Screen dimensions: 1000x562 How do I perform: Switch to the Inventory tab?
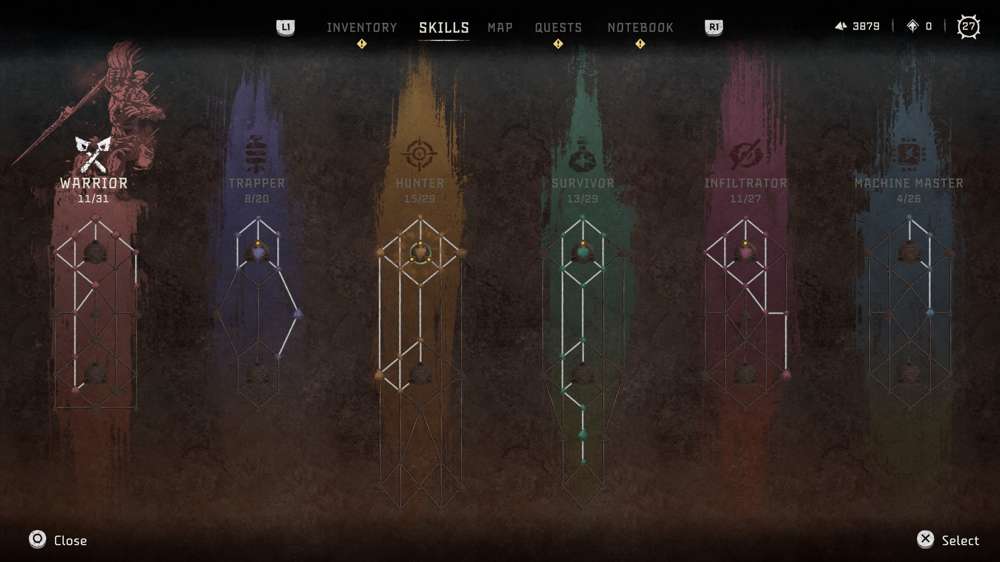click(x=361, y=27)
